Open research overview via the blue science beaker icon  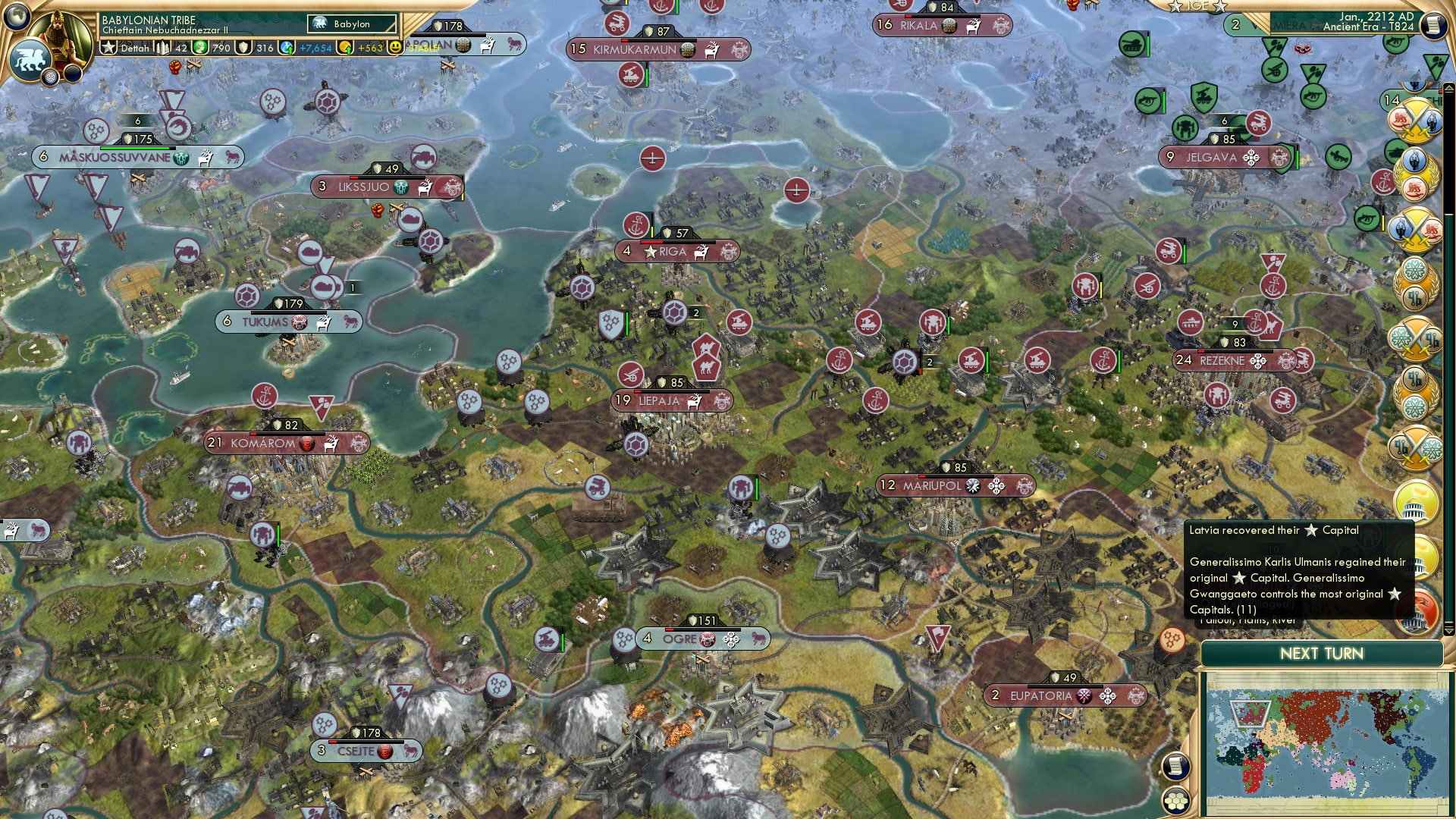(x=287, y=48)
